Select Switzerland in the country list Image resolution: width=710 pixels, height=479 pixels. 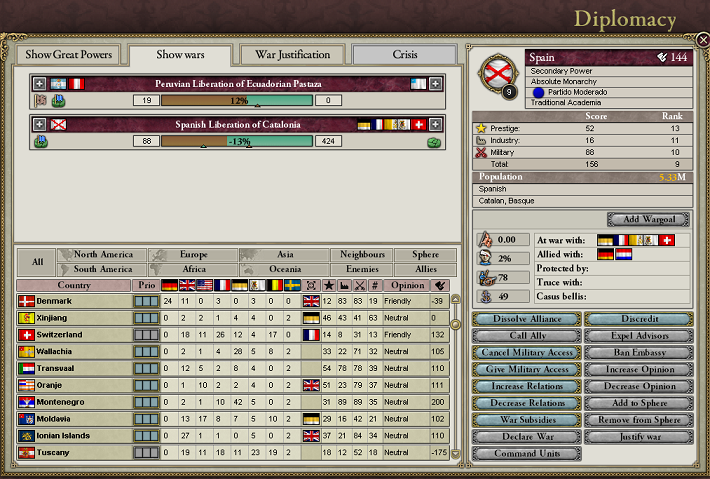click(62, 334)
